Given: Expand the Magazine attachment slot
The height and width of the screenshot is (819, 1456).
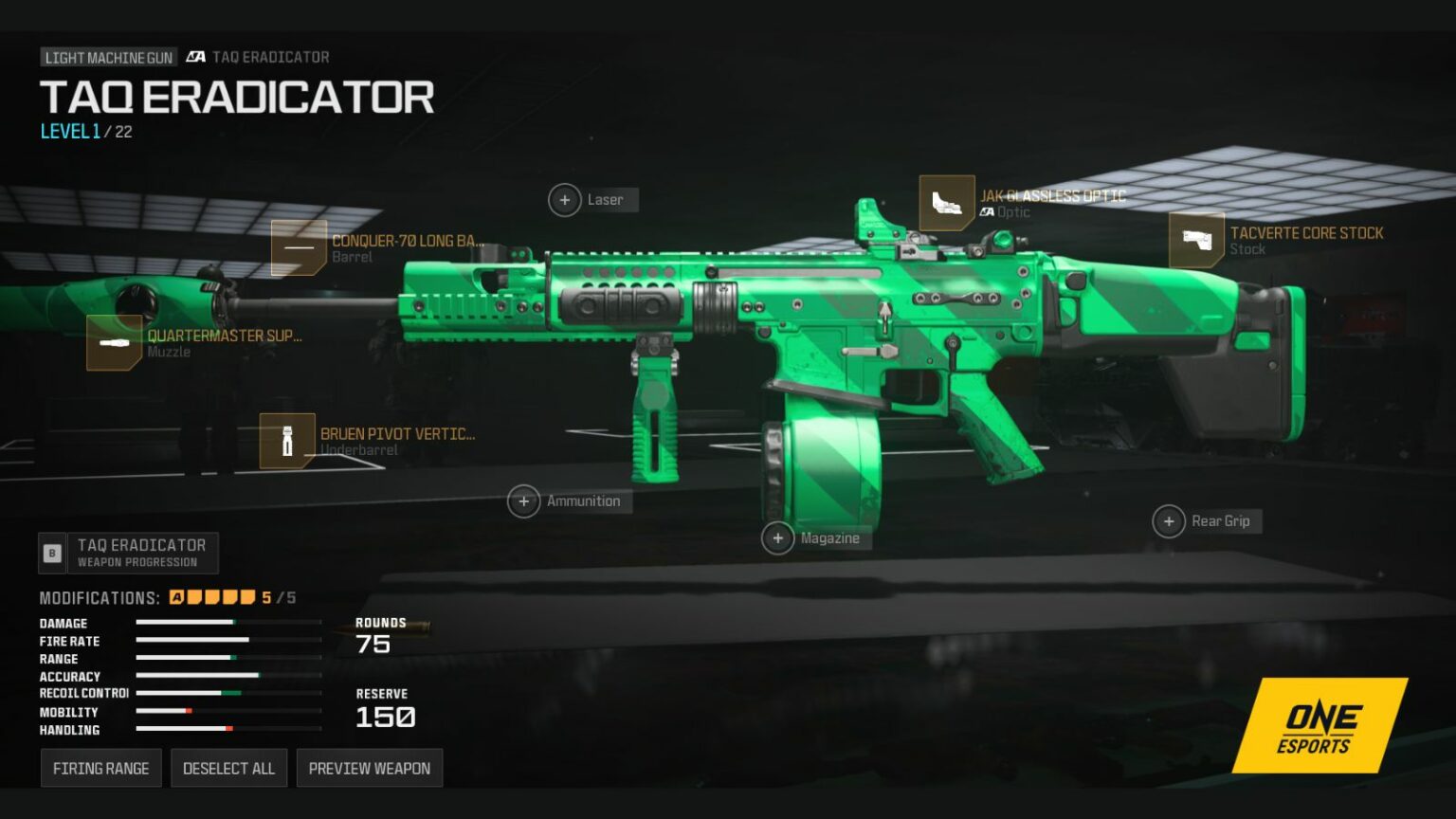Looking at the screenshot, I should (x=777, y=537).
